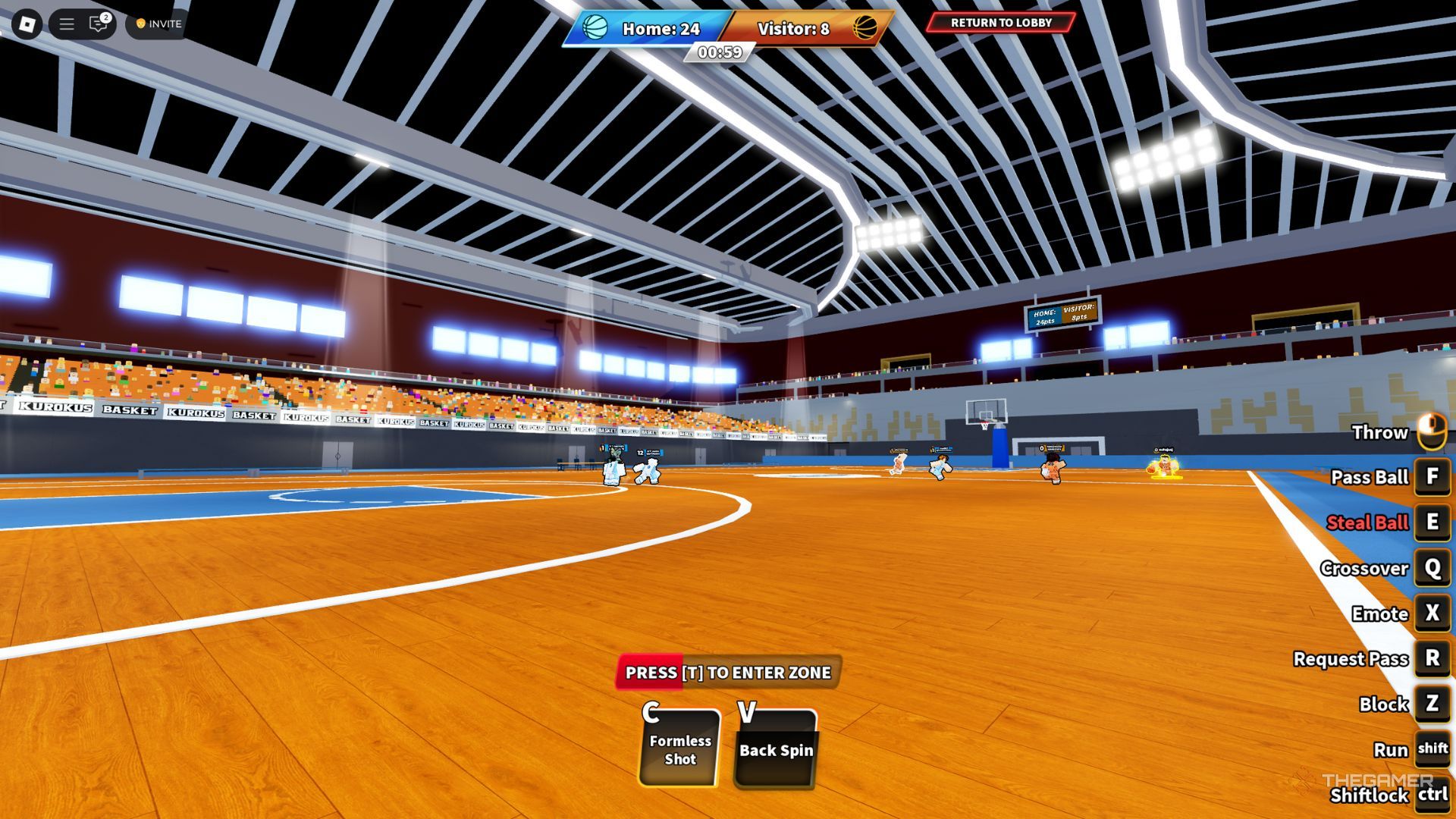This screenshot has height=819, width=1456.
Task: Click the 00:59 match timer display
Action: tap(719, 54)
